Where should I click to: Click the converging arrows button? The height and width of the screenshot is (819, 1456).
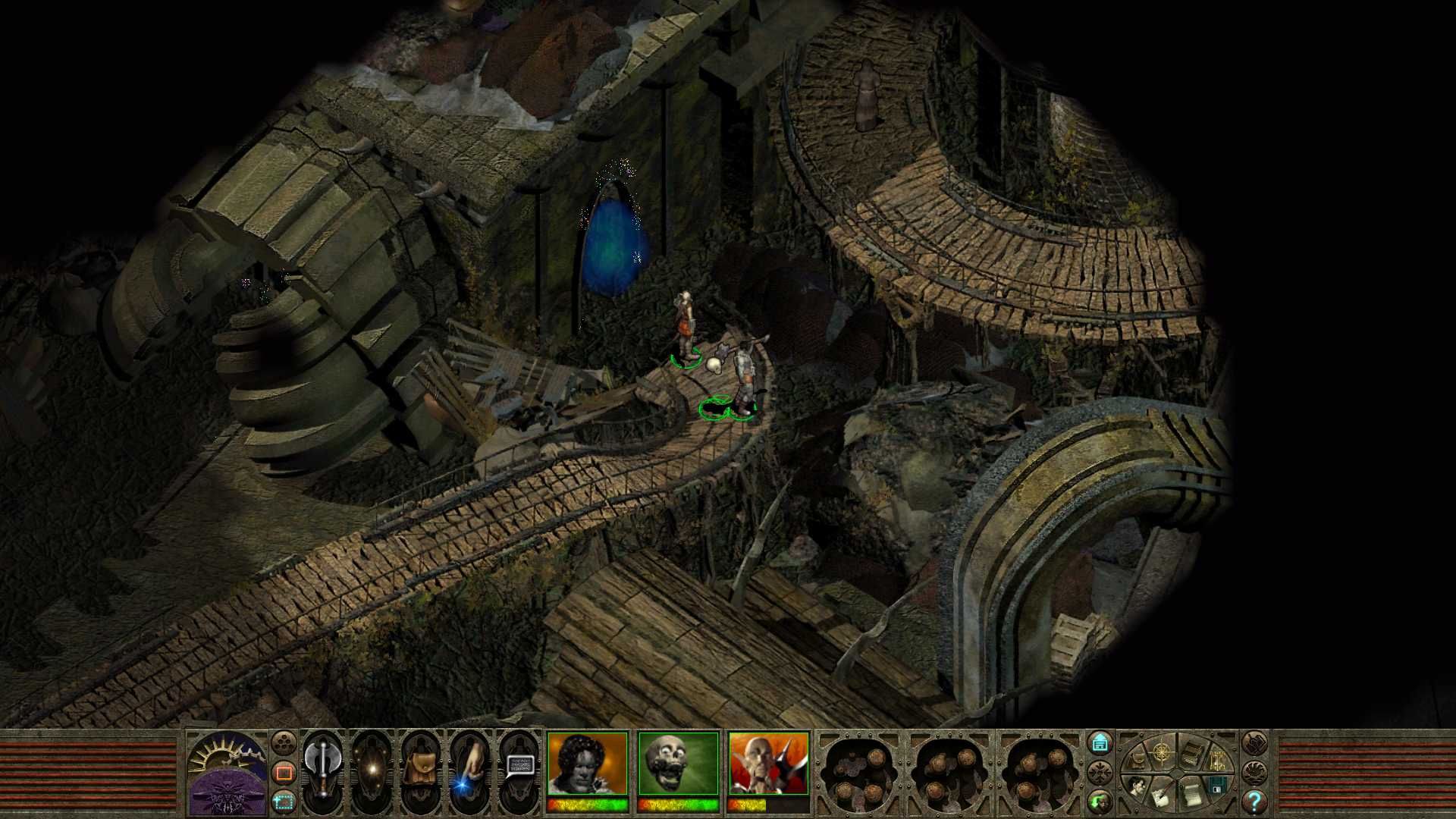(1100, 773)
